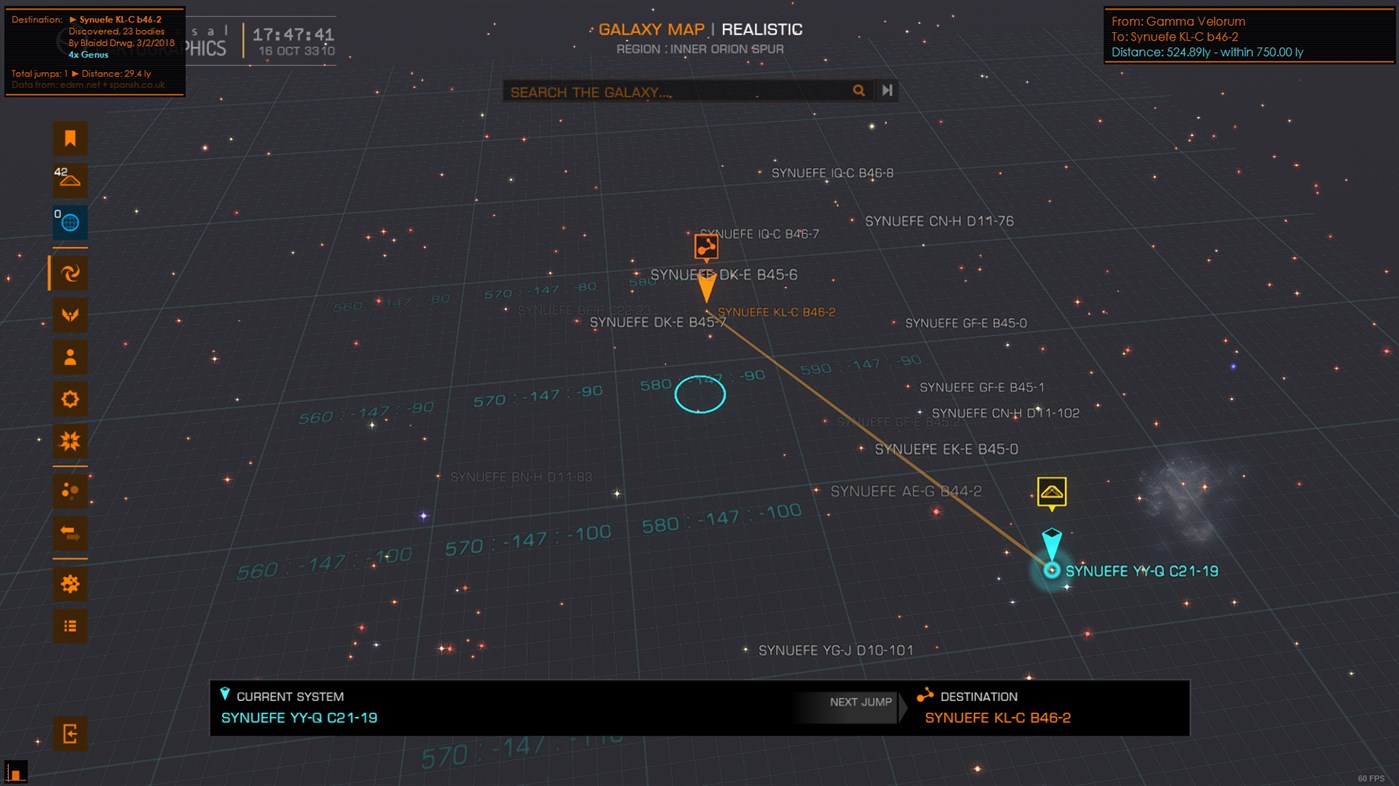
Task: Select the route plotting tab in the sidebar
Action: tap(70, 272)
